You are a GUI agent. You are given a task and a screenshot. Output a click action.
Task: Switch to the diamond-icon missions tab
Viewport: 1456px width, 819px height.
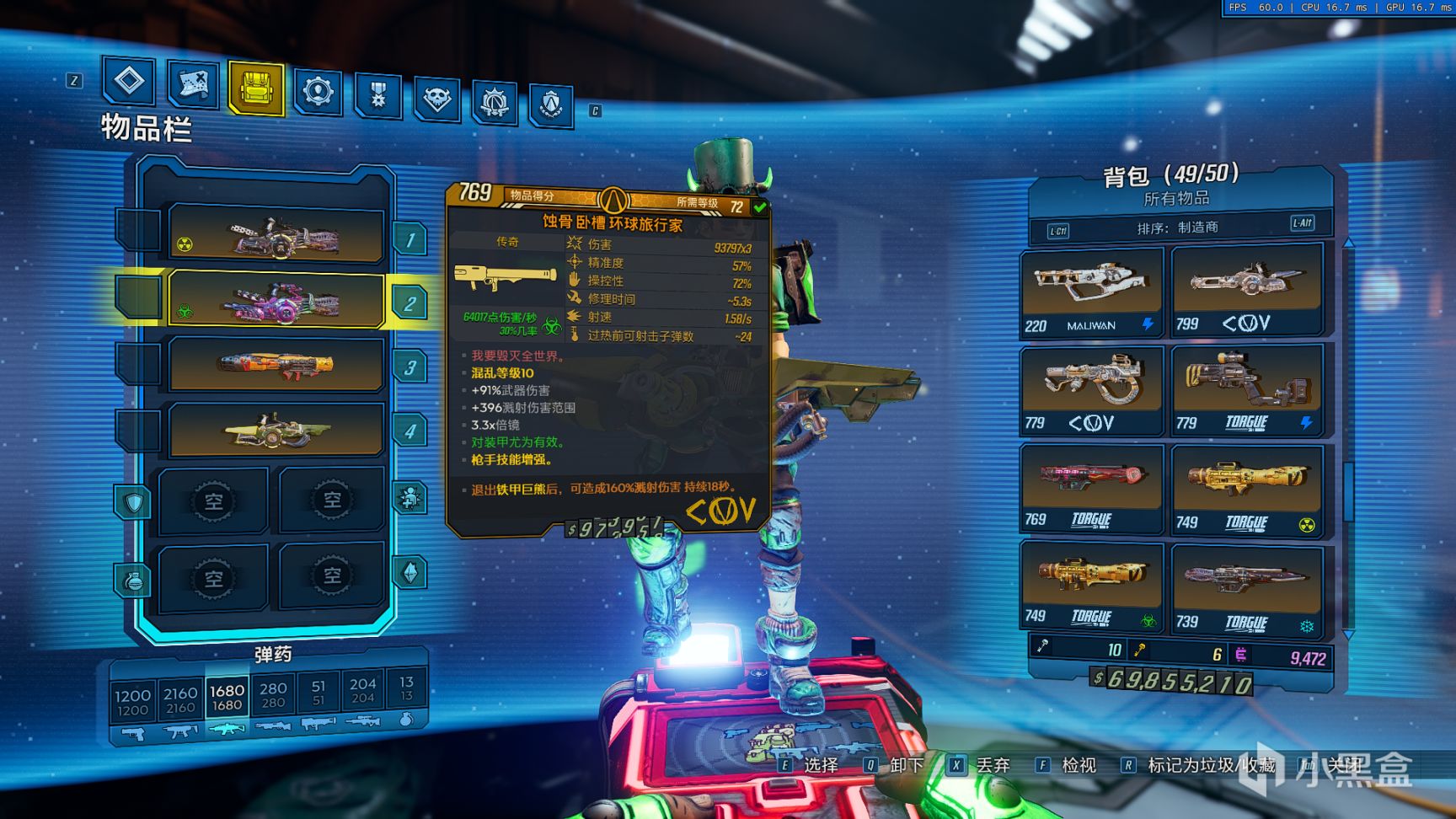tap(129, 81)
